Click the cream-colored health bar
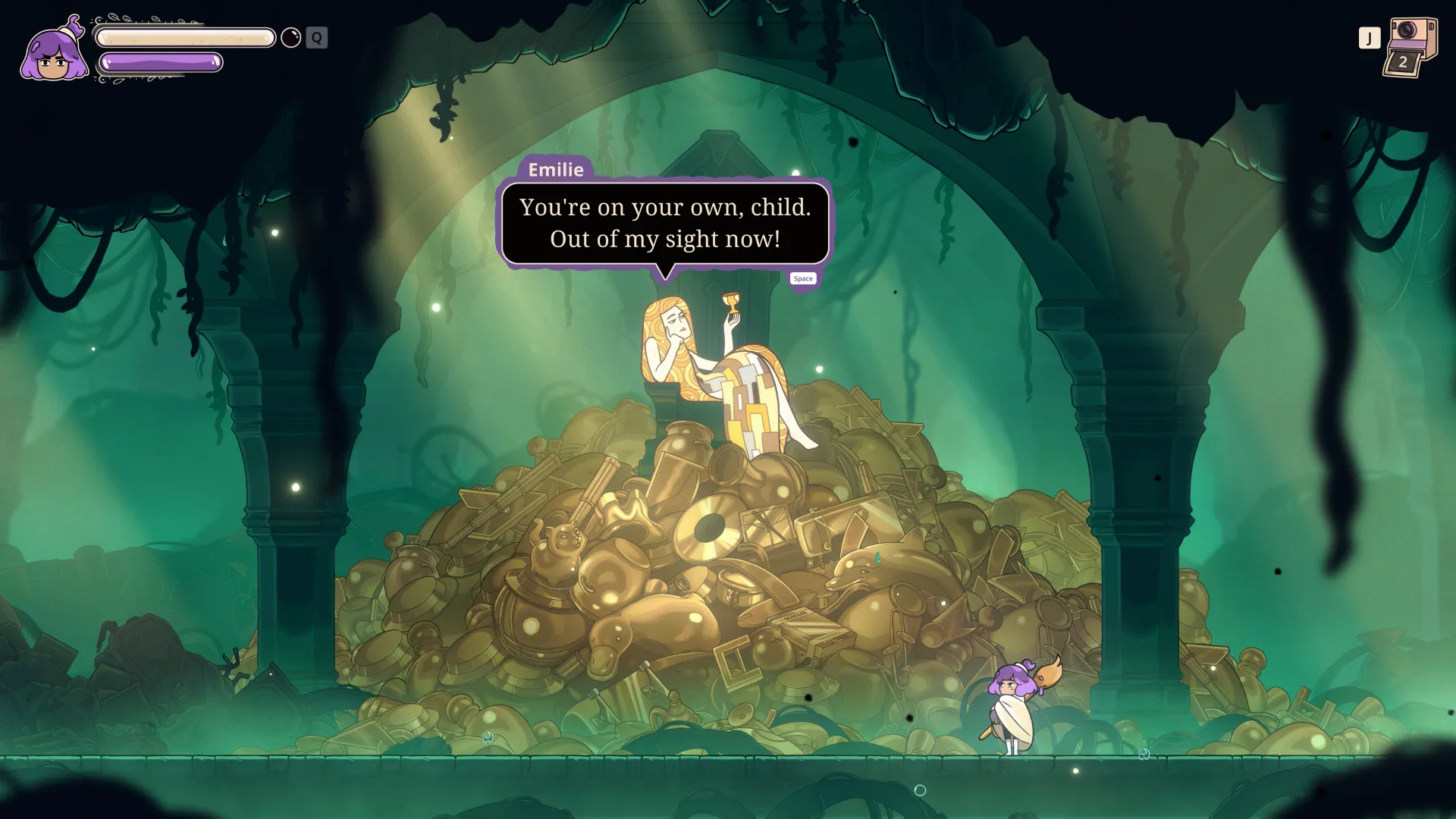The height and width of the screenshot is (819, 1456). [184, 36]
